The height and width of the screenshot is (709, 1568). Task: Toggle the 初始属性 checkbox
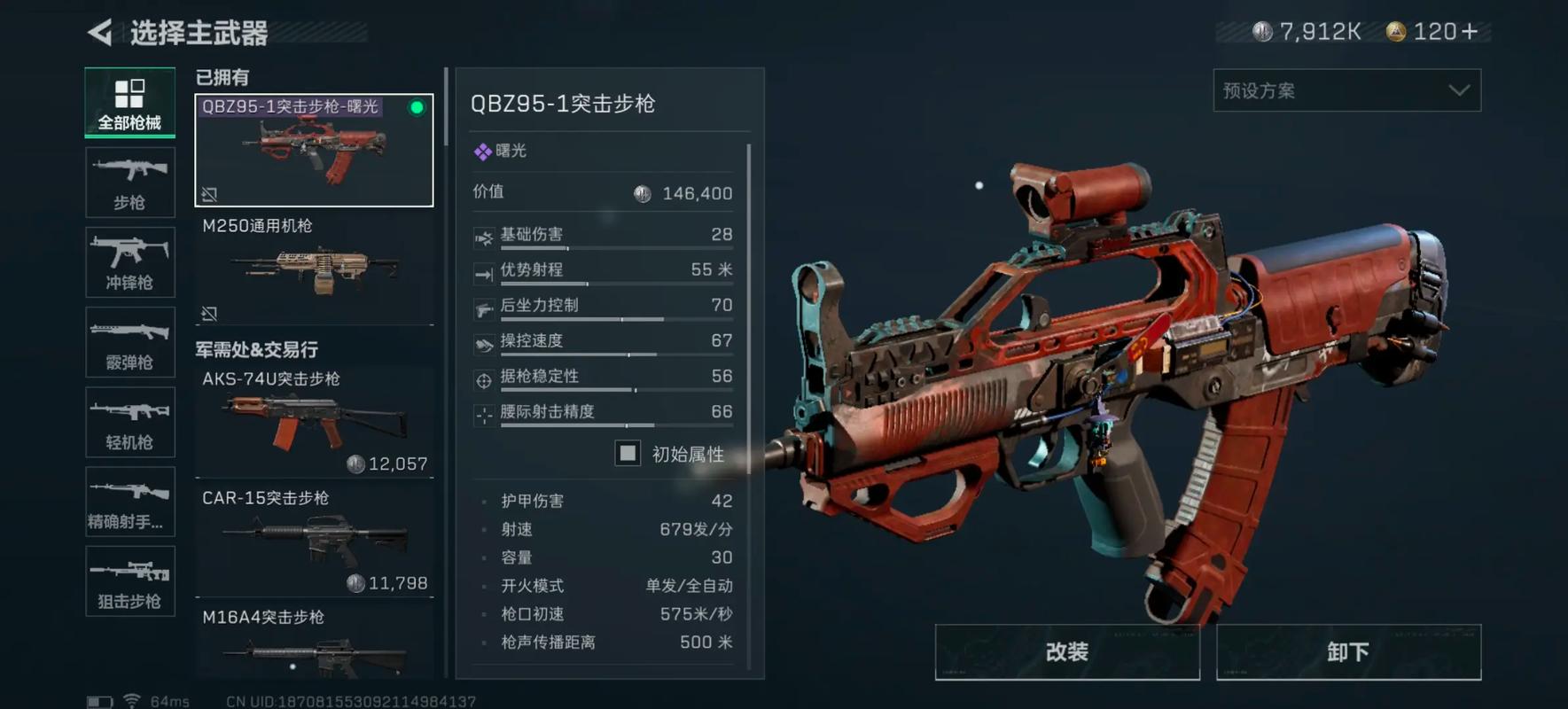click(628, 453)
